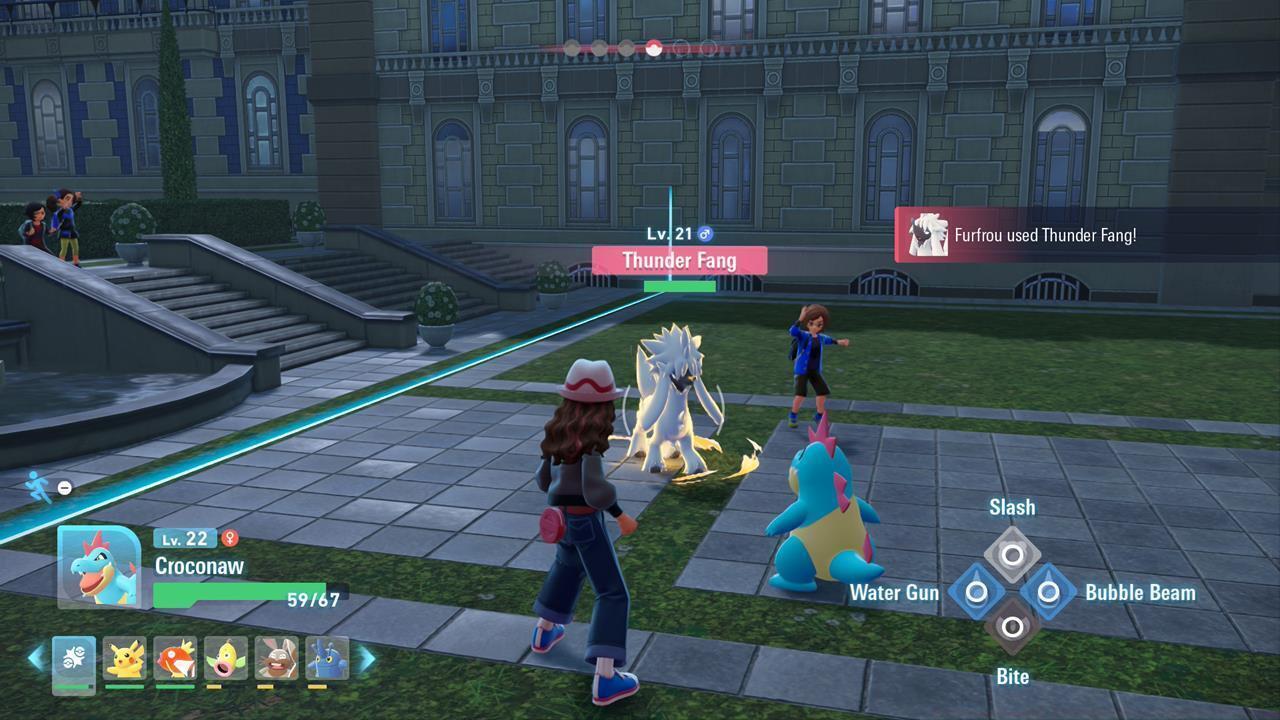Click Croconaw's portrait in the status panel
This screenshot has width=1280, height=720.
(98, 566)
